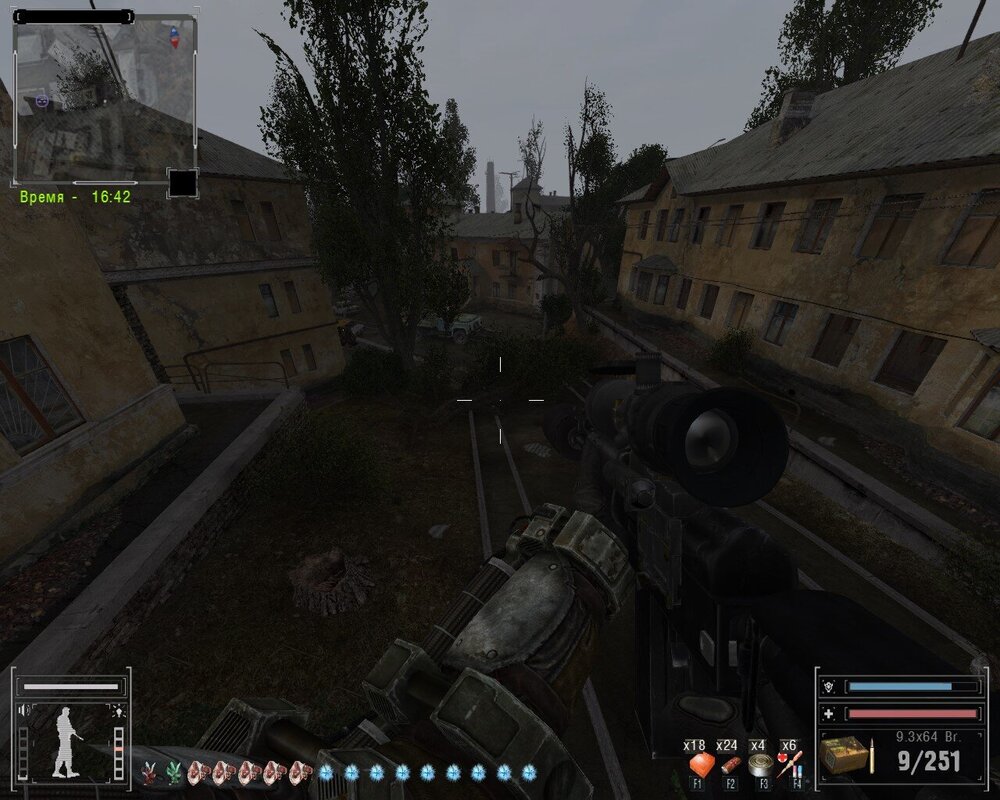This screenshot has width=1000, height=800.
Task: Select the sausage in the F2 slot
Action: pyautogui.click(x=730, y=766)
